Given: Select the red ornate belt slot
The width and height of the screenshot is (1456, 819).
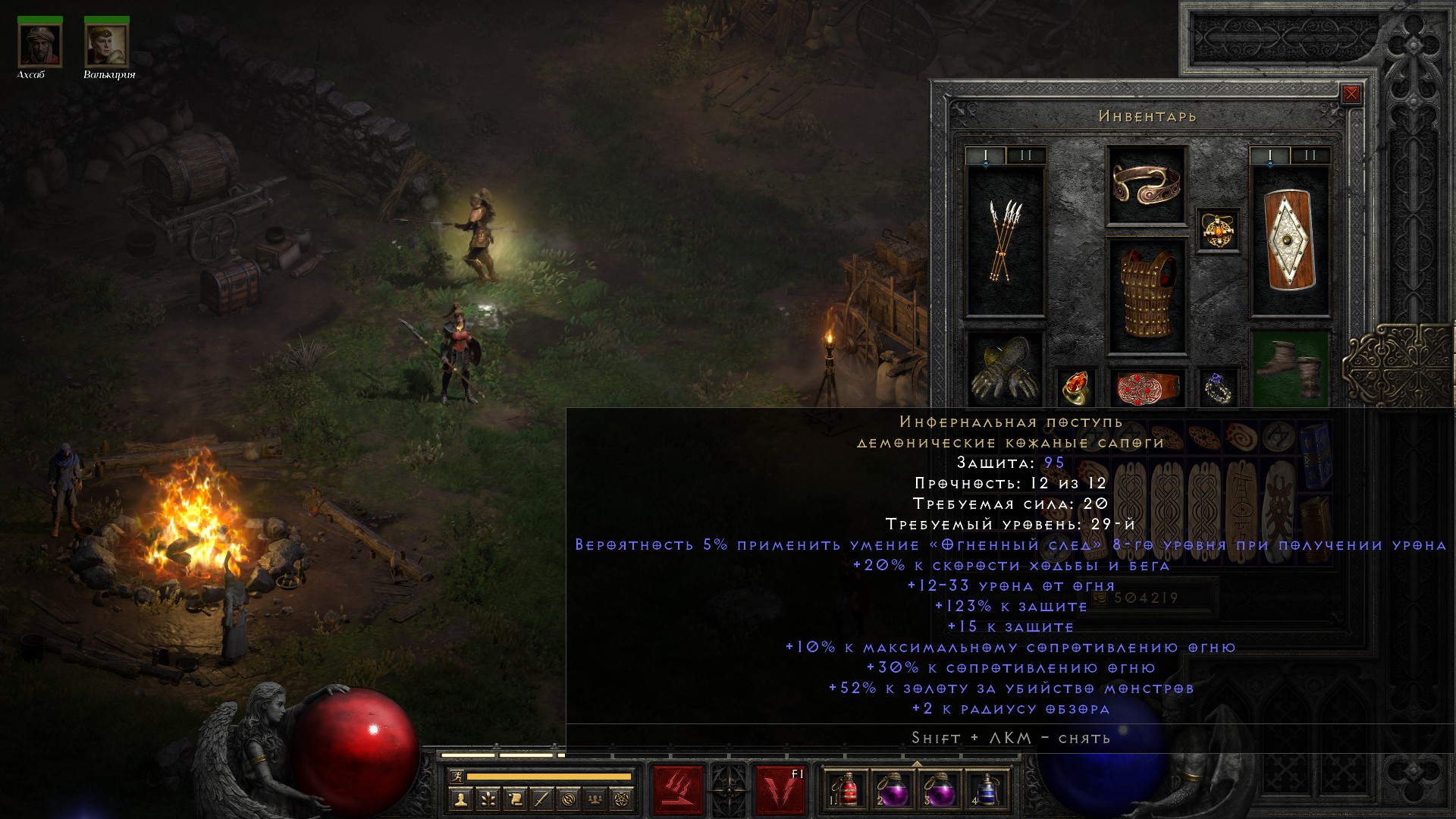Looking at the screenshot, I should tap(1146, 387).
